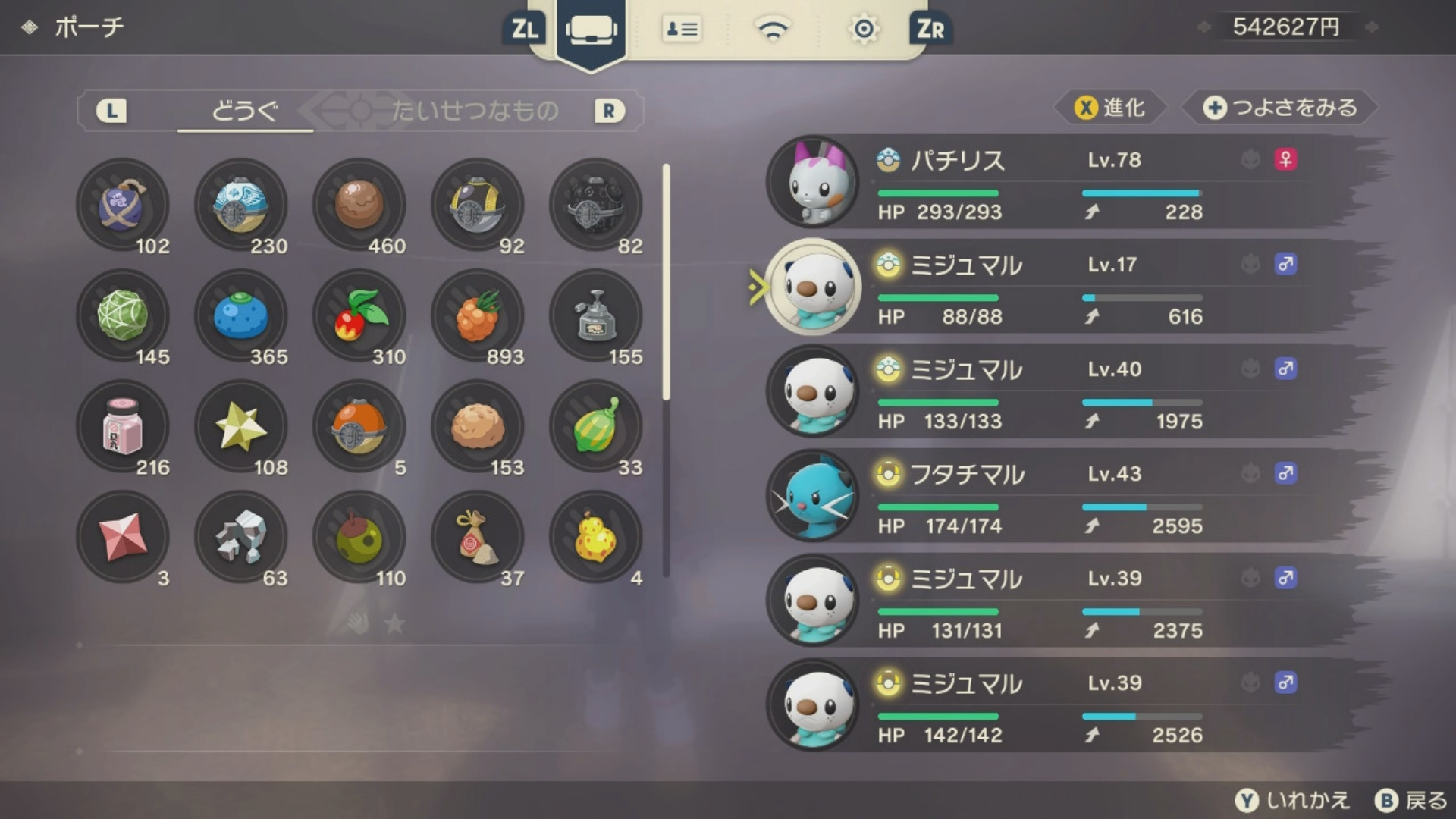Image resolution: width=1456 pixels, height=819 pixels.
Task: Select the どうぐ items tab
Action: tap(244, 111)
